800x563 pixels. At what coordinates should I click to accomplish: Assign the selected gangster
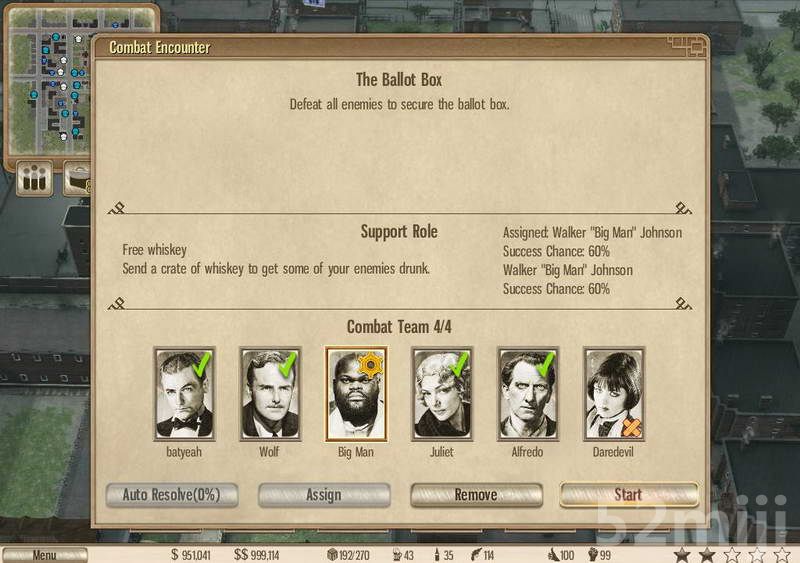click(x=324, y=495)
